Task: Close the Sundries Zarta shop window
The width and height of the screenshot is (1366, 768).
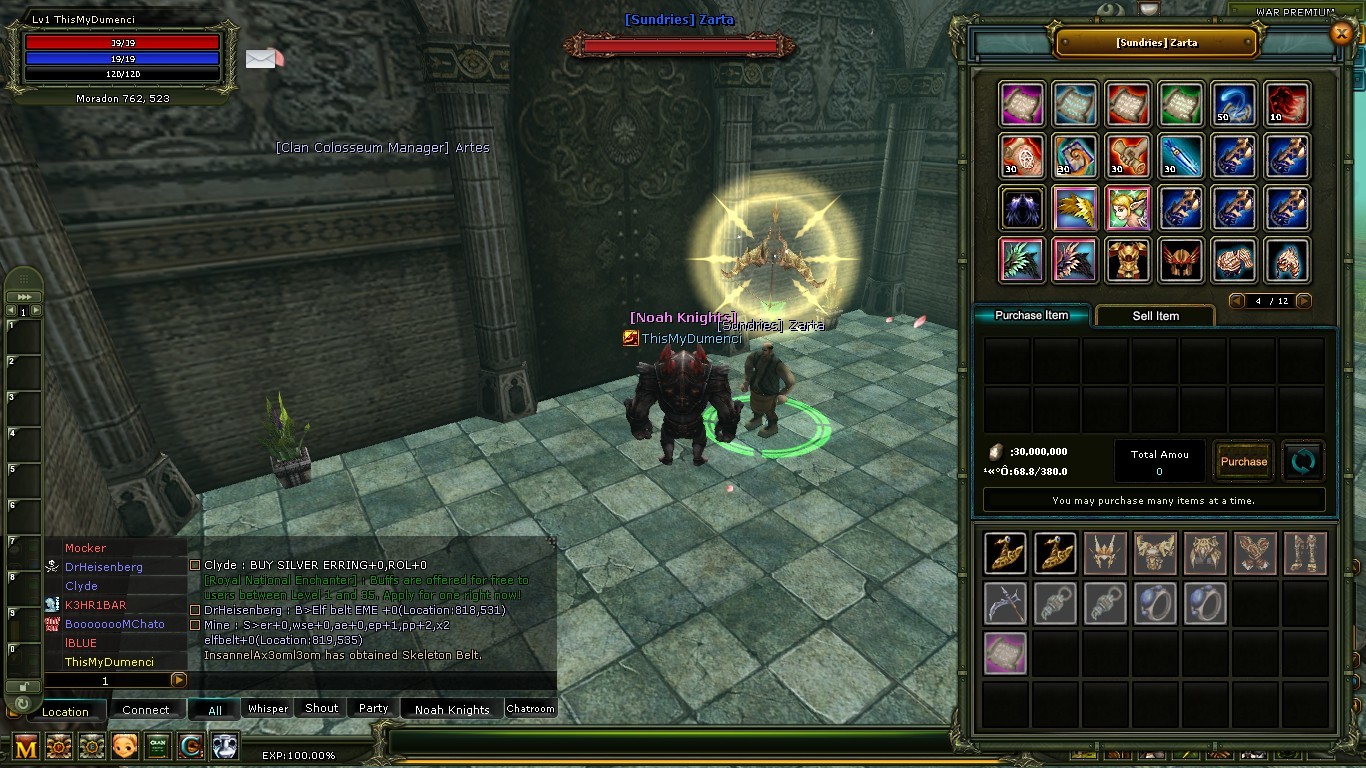Action: tap(1342, 34)
